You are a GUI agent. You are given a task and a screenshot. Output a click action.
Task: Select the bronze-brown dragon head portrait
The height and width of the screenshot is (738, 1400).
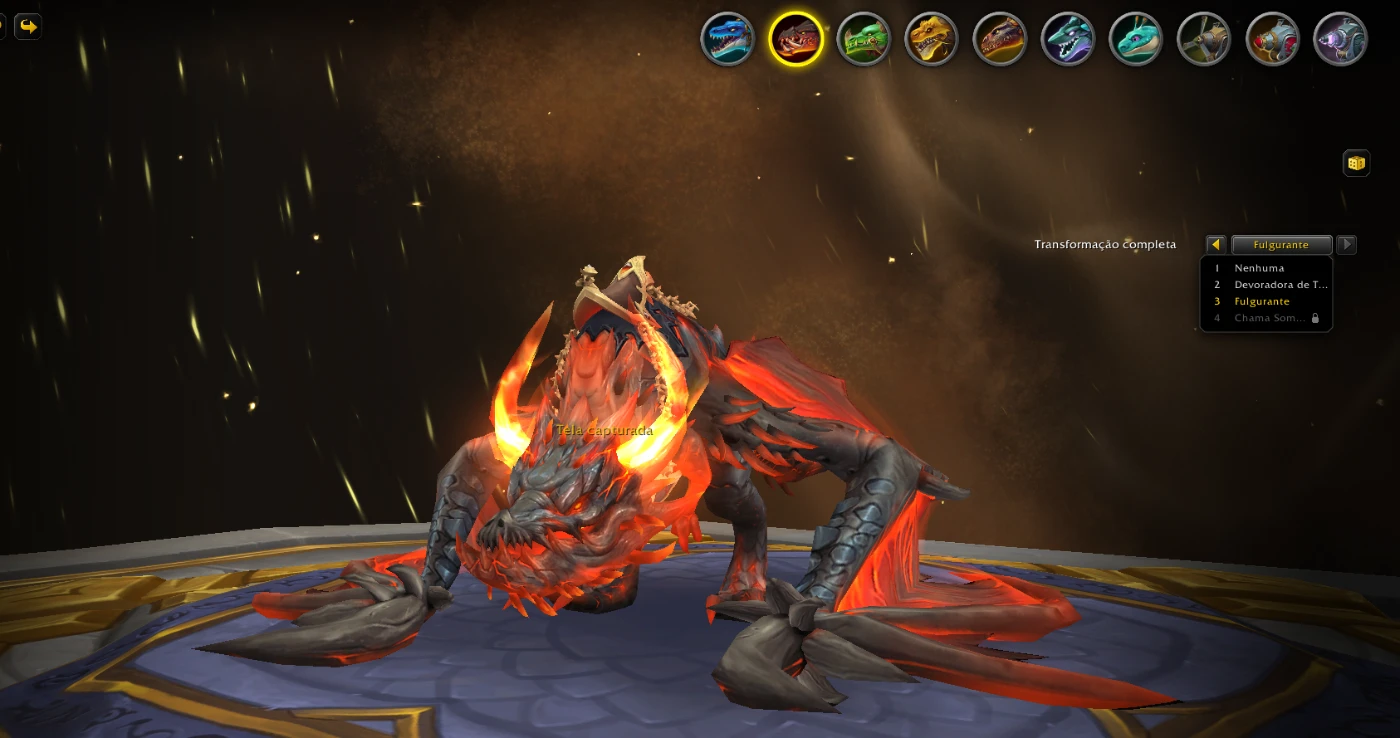pyautogui.click(x=1000, y=39)
